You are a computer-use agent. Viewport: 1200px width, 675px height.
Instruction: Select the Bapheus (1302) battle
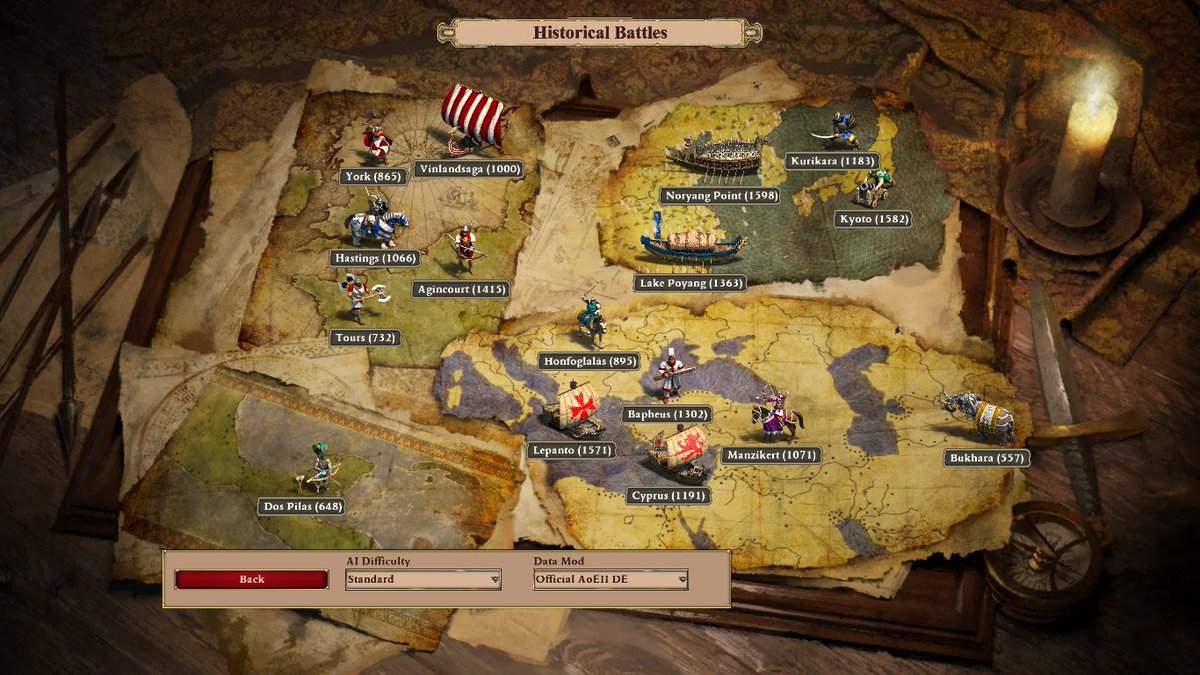click(x=666, y=414)
